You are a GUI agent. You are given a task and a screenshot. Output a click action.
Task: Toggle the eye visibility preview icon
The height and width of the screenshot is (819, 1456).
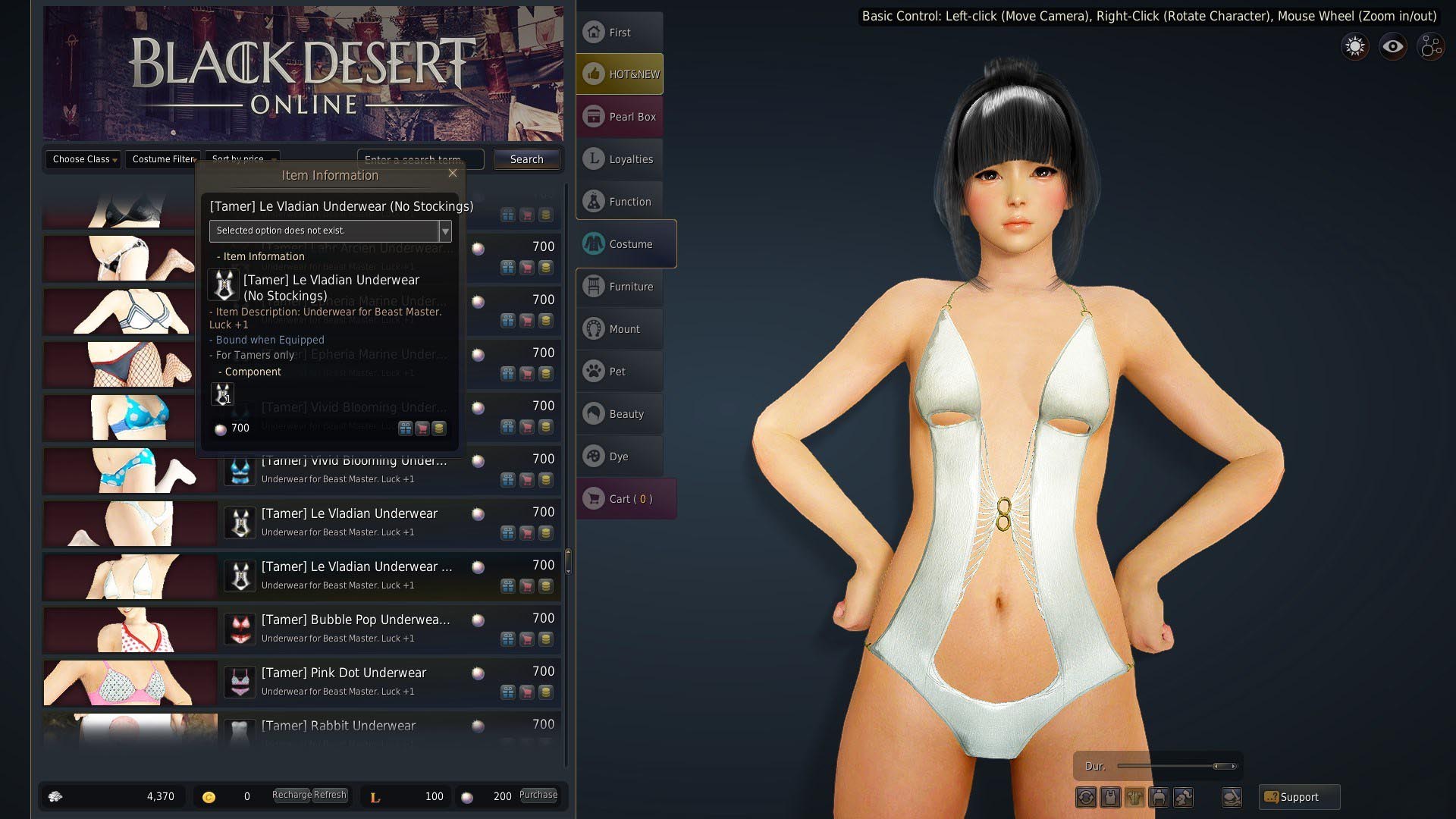pyautogui.click(x=1392, y=46)
